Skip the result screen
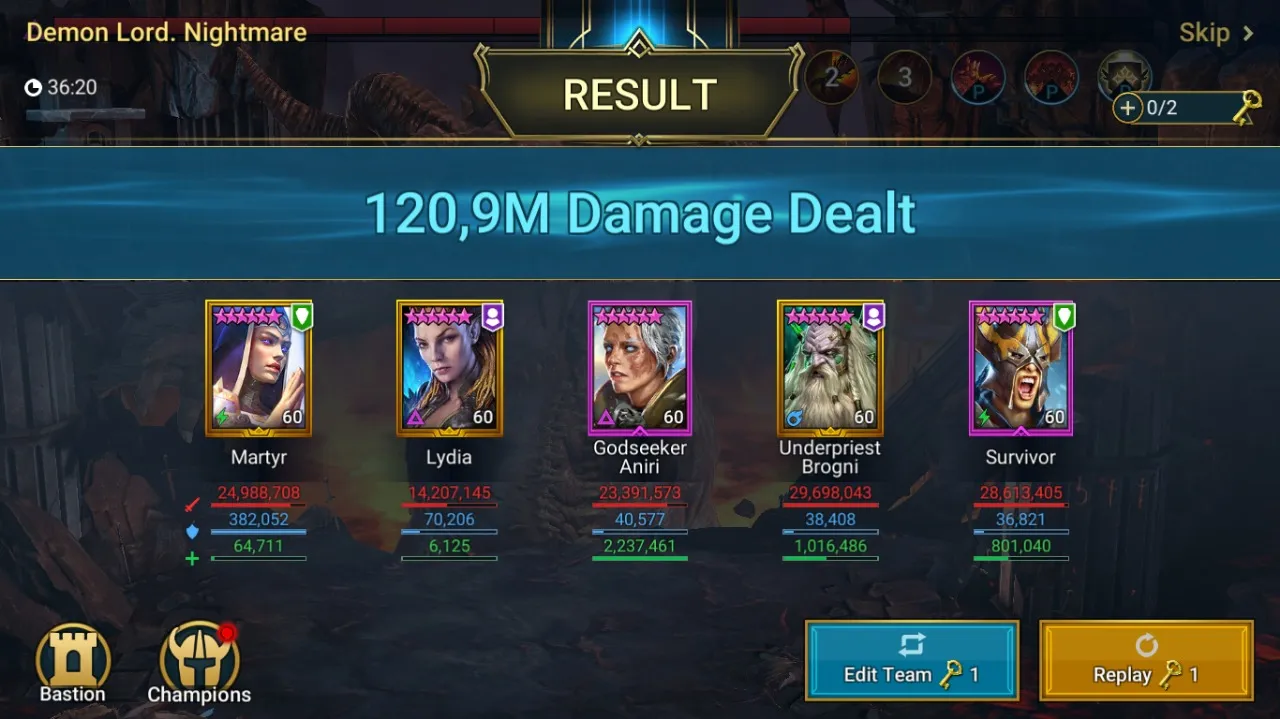Viewport: 1280px width, 719px height. [x=1215, y=33]
